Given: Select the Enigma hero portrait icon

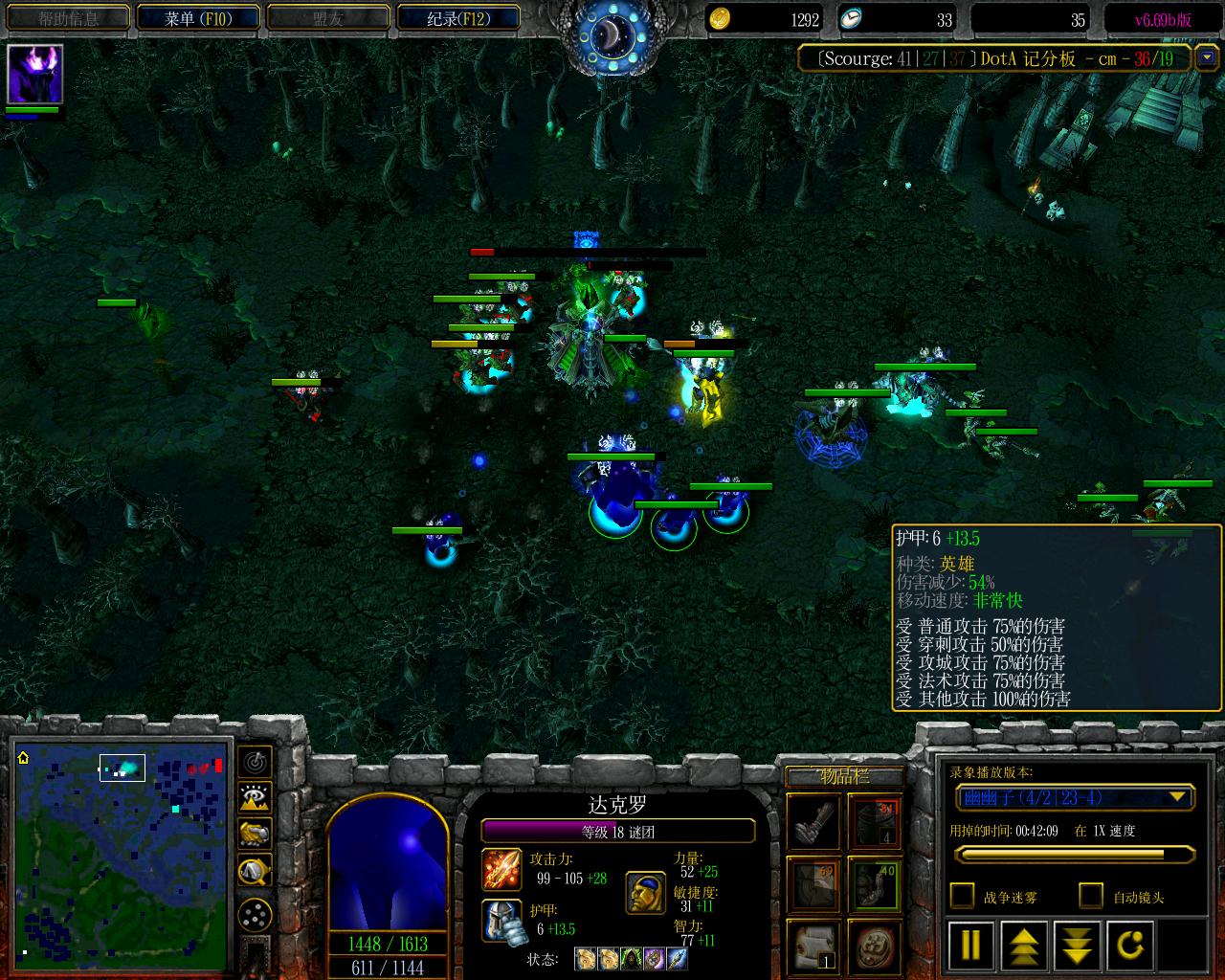Looking at the screenshot, I should (35, 74).
